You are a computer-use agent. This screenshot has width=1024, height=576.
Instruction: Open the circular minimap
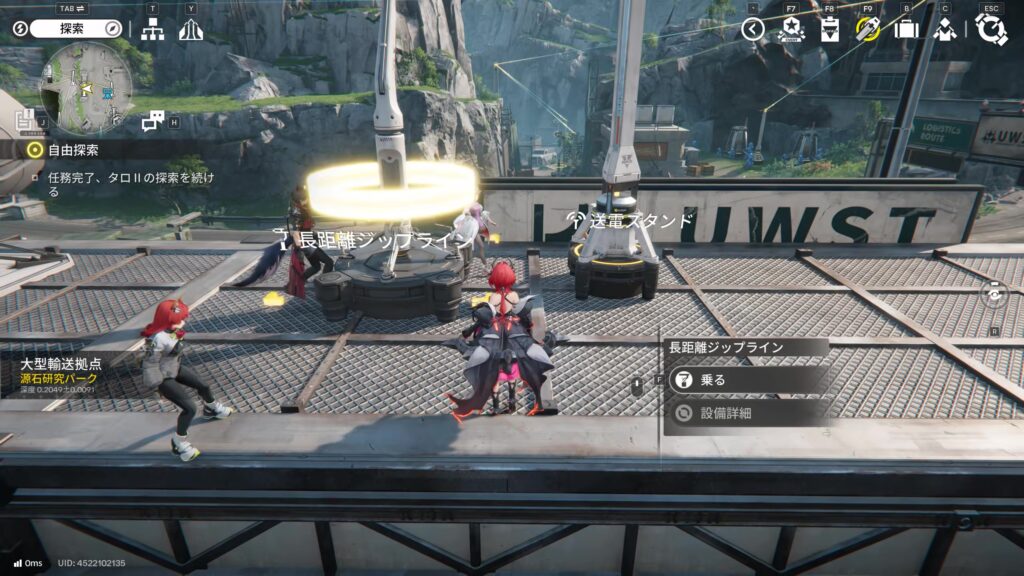(x=86, y=89)
